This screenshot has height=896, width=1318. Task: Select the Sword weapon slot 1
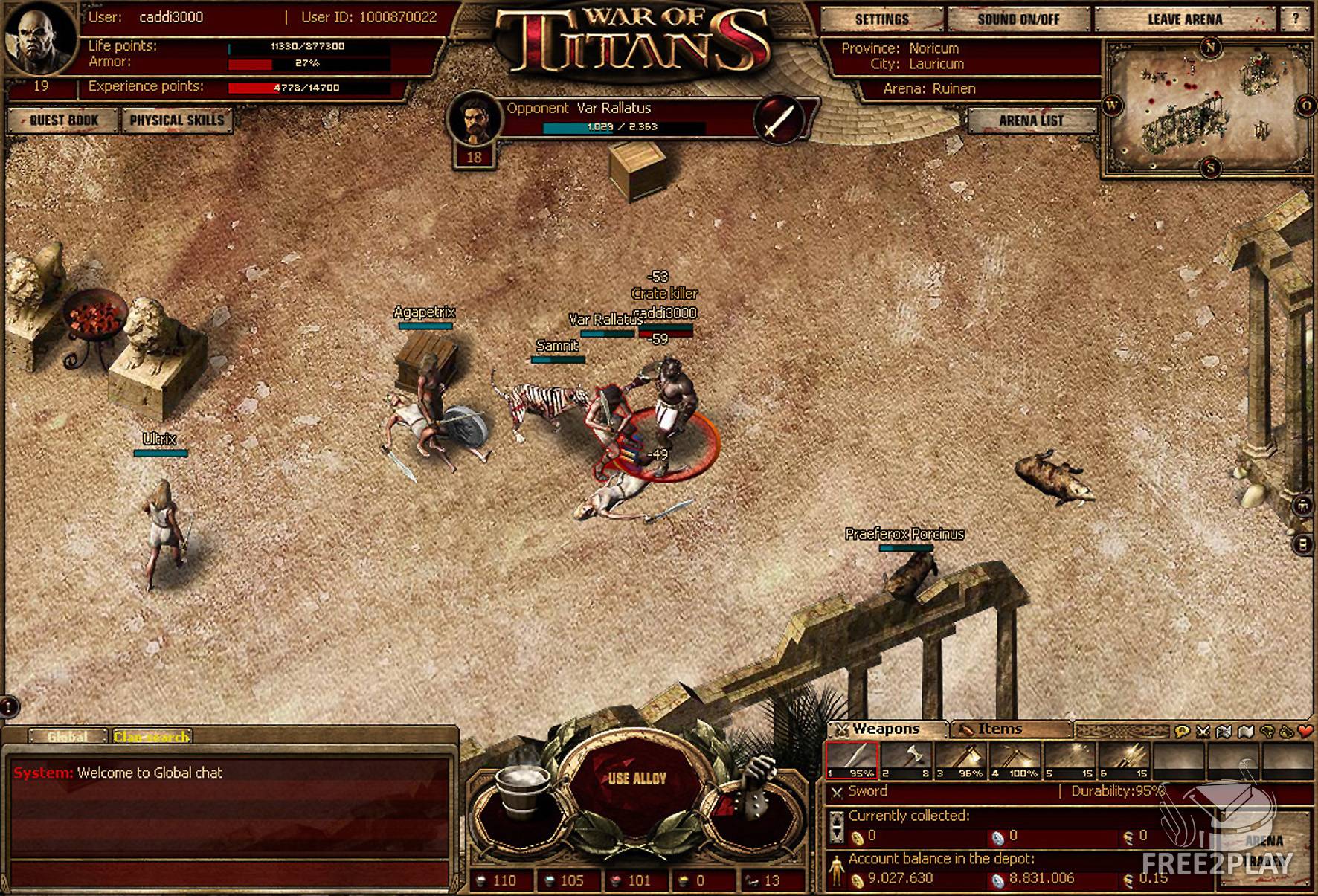(852, 760)
